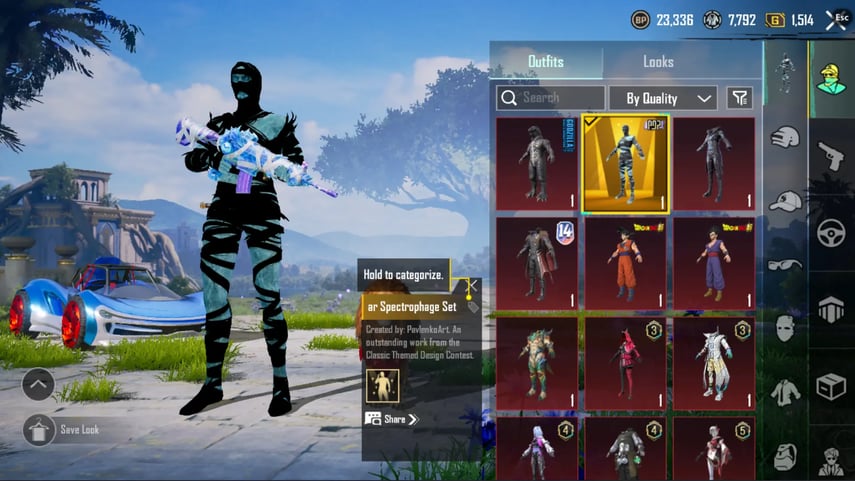Switch to the Looks tab
This screenshot has height=481, width=855.
click(x=658, y=62)
